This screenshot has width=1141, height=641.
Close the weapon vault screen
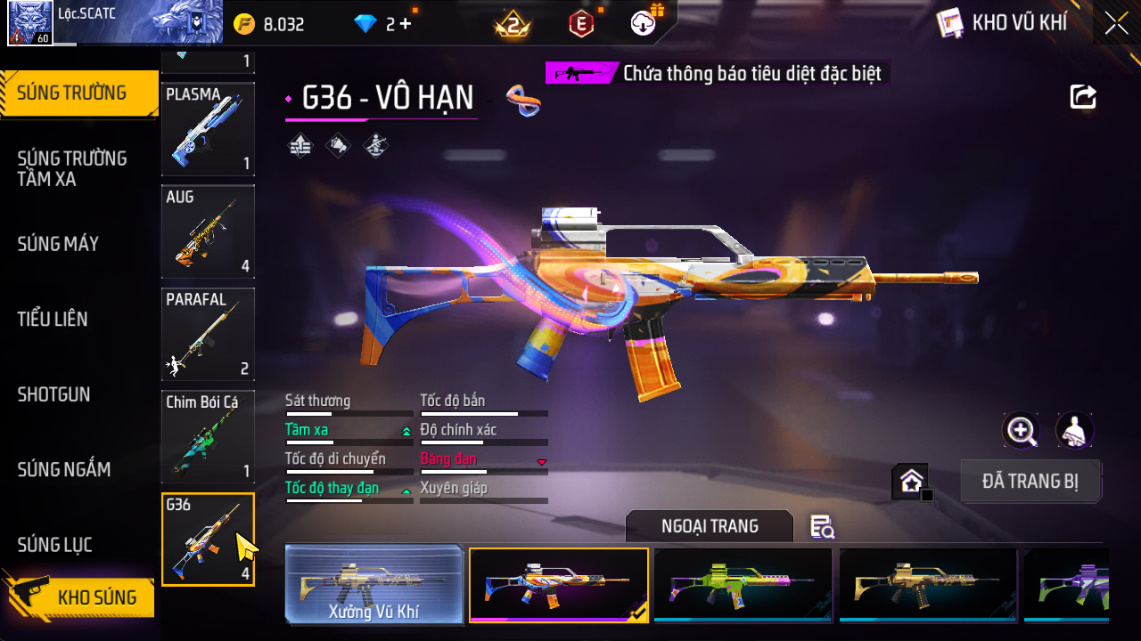coord(1116,24)
